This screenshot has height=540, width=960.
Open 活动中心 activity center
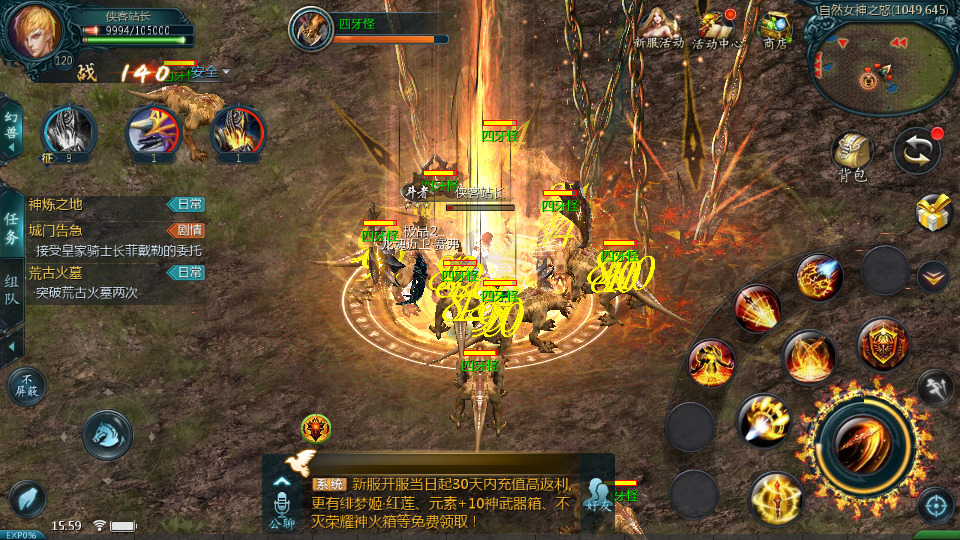[718, 28]
